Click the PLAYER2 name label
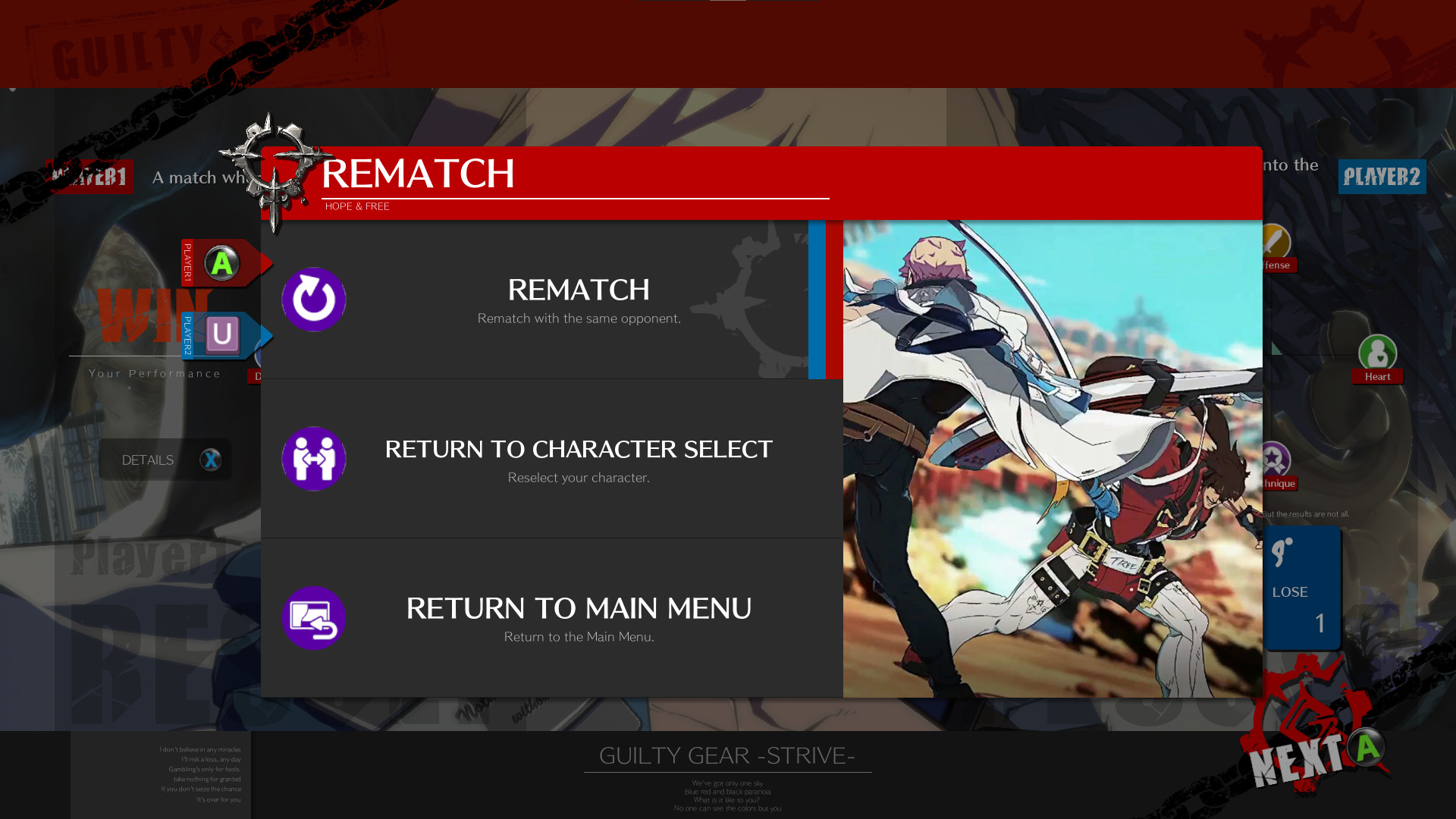 (1382, 176)
